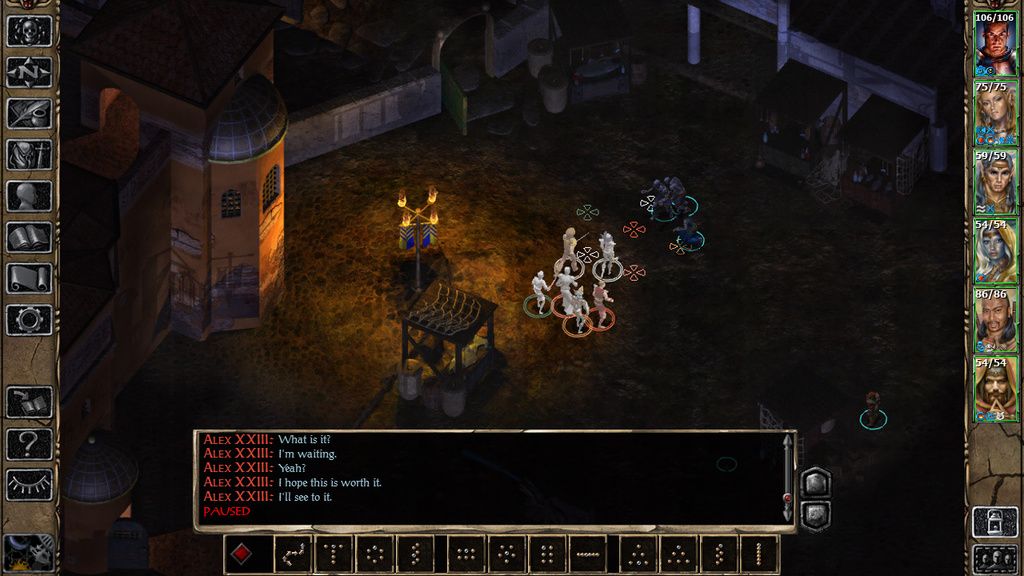Open the options gear icon
The image size is (1024, 576).
pos(29,320)
